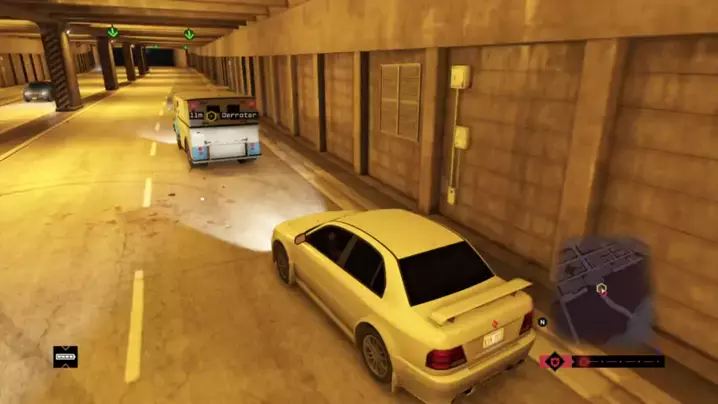Click the red shield icon below the minimap

[x=552, y=361]
